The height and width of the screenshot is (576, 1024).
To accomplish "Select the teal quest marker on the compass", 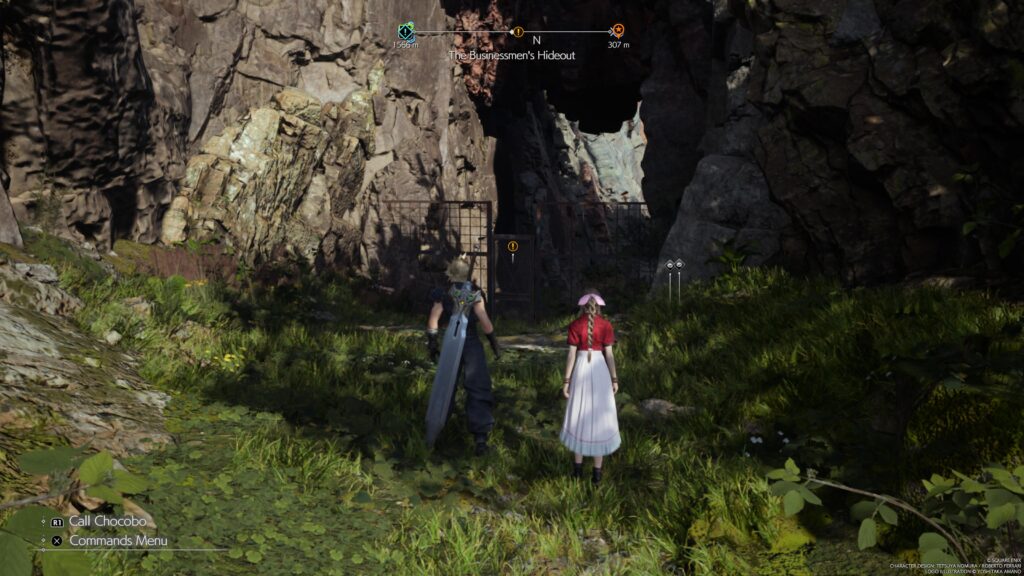I will pos(405,31).
